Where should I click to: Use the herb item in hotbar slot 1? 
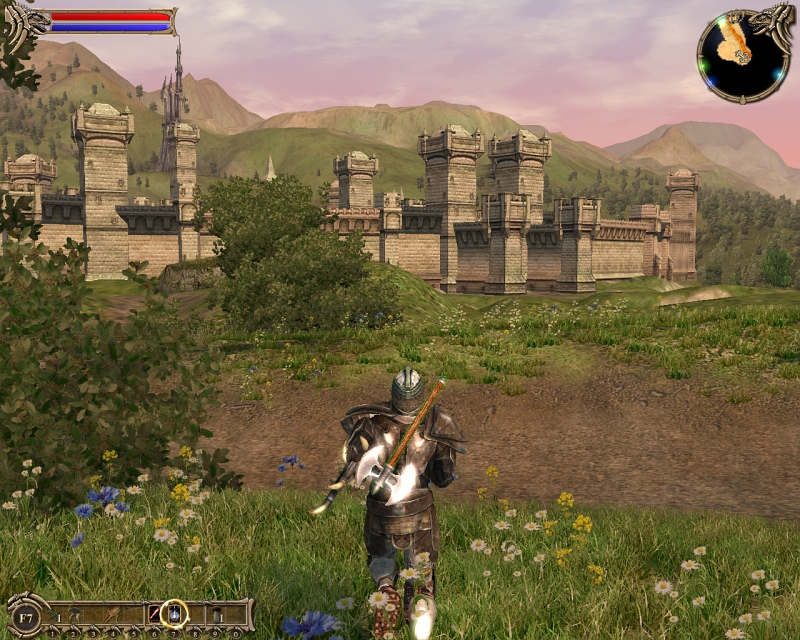coord(54,613)
